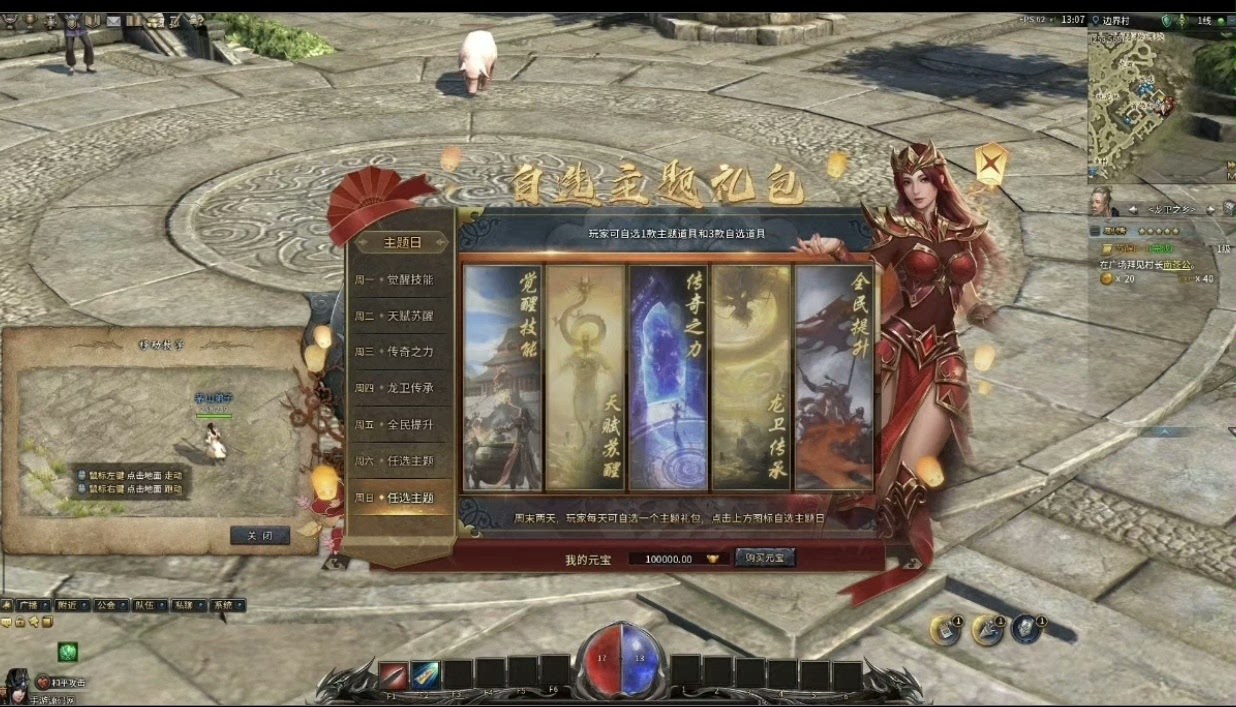Close the 自选主题礼包 window with the lantern X
1236x707 pixels.
pos(990,162)
